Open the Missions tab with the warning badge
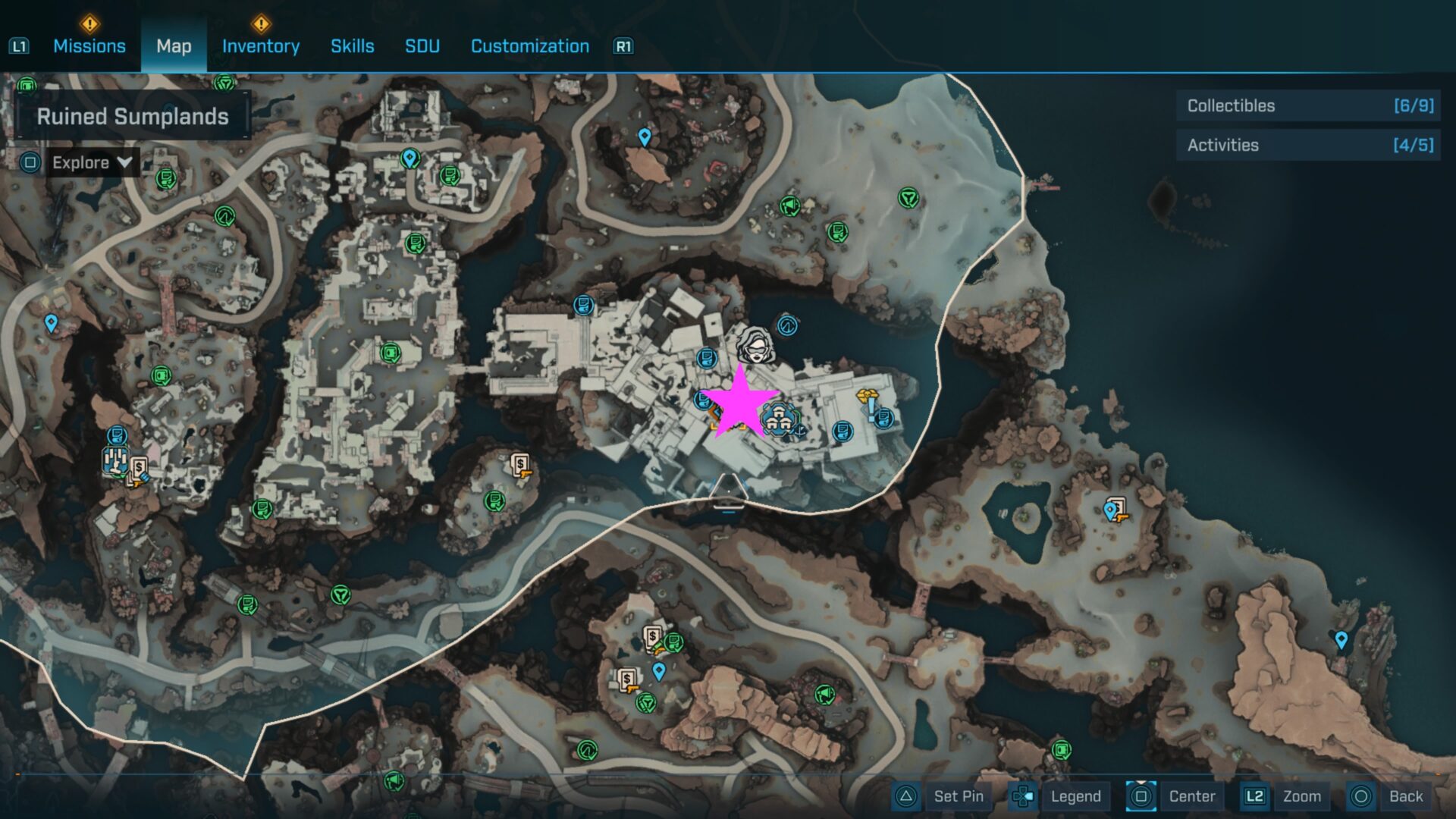This screenshot has width=1456, height=819. (x=89, y=46)
